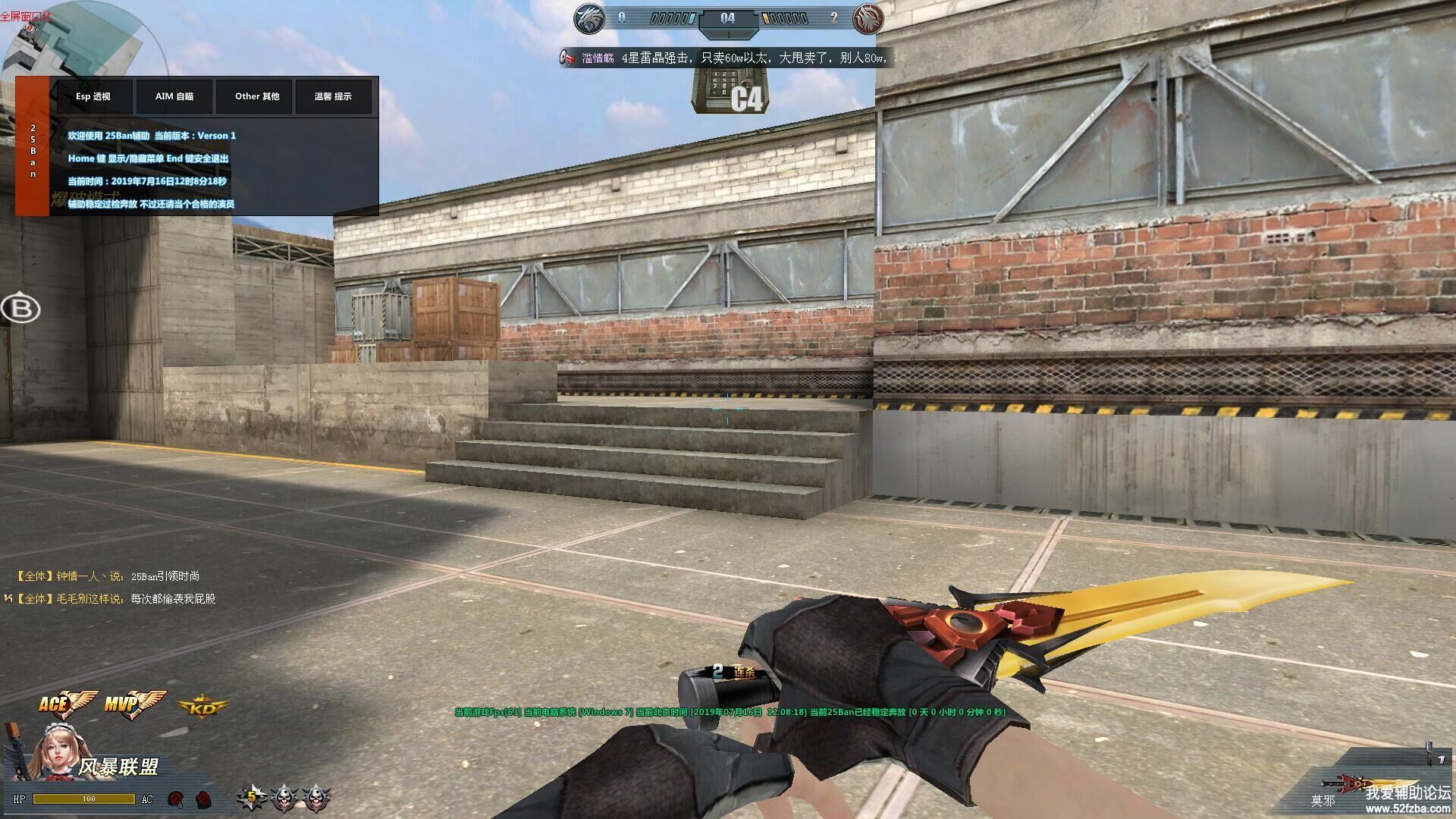
Task: Click the KD badge
Action: pos(202,708)
